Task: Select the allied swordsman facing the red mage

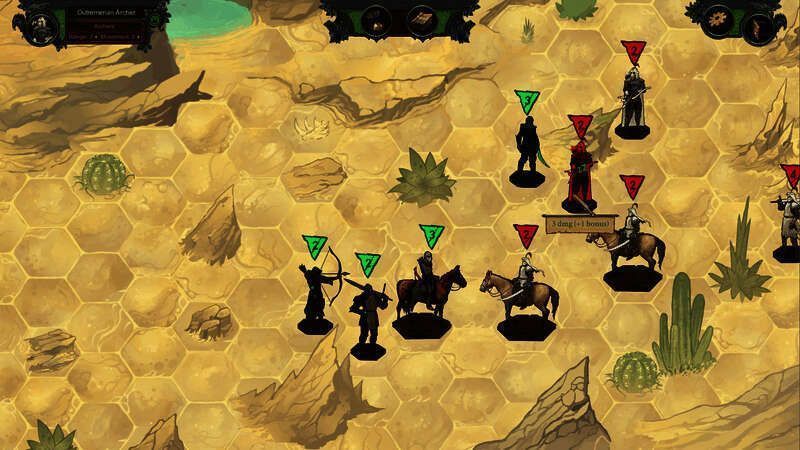Action: click(x=527, y=150)
